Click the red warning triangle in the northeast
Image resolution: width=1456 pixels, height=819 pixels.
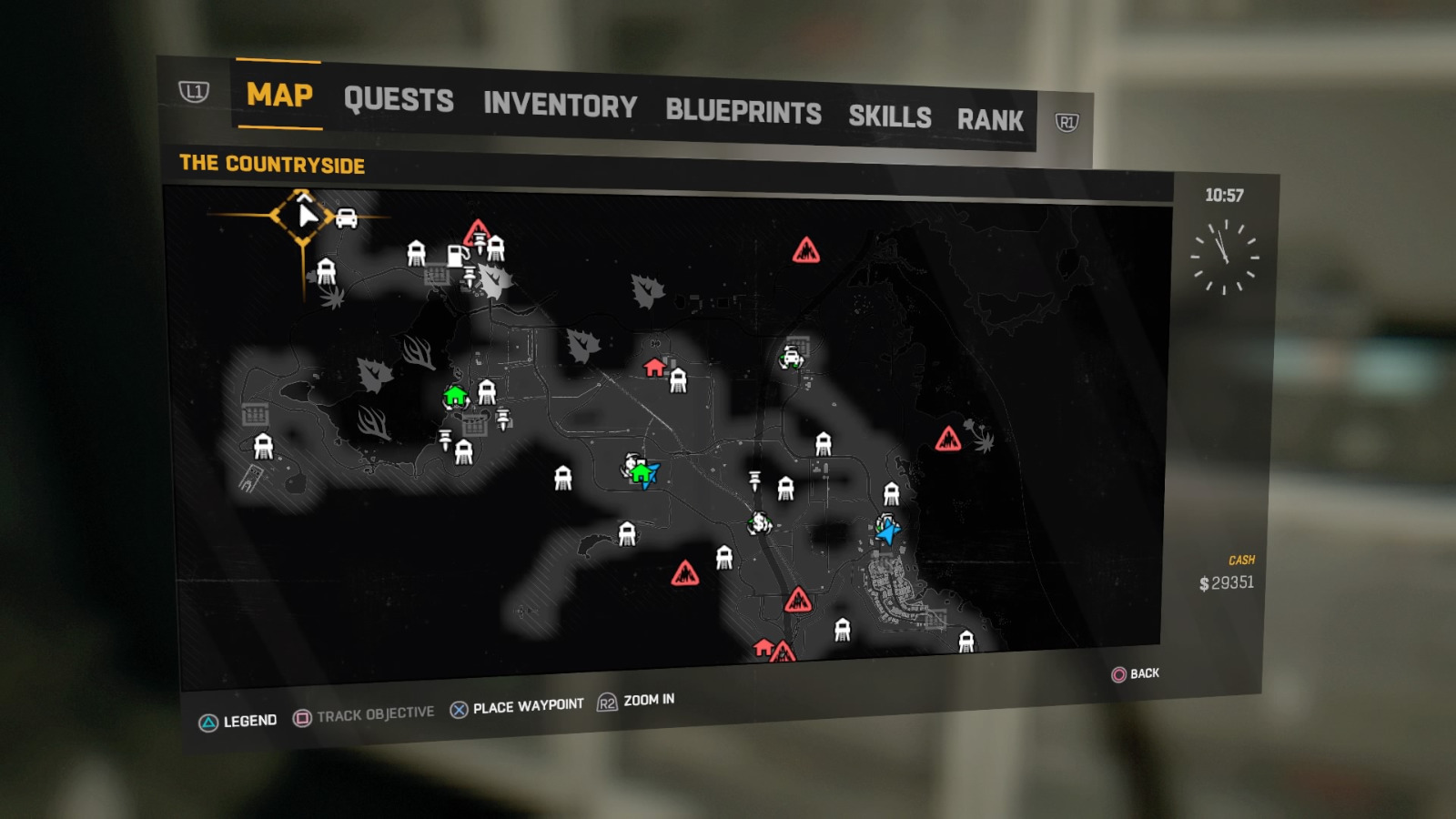(x=806, y=251)
